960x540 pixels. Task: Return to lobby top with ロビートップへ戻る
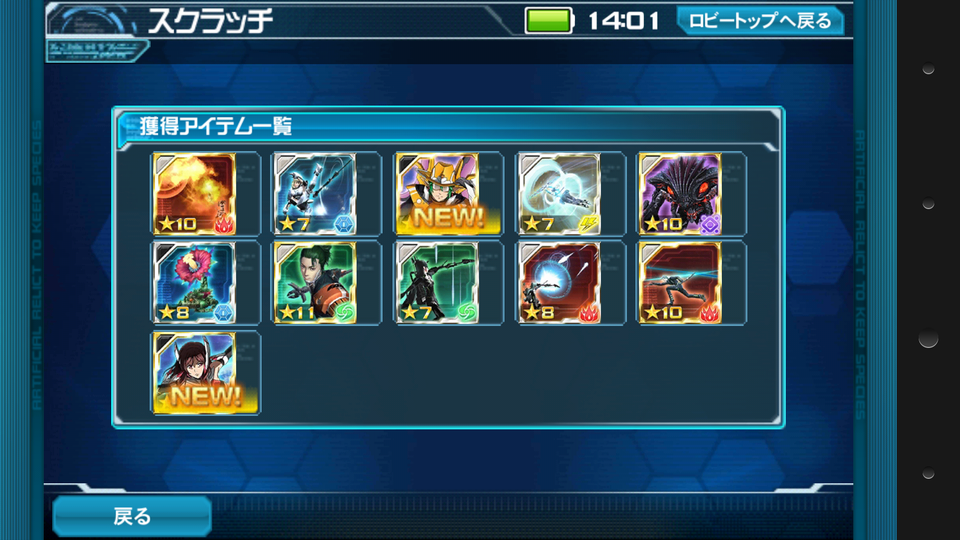pyautogui.click(x=760, y=20)
